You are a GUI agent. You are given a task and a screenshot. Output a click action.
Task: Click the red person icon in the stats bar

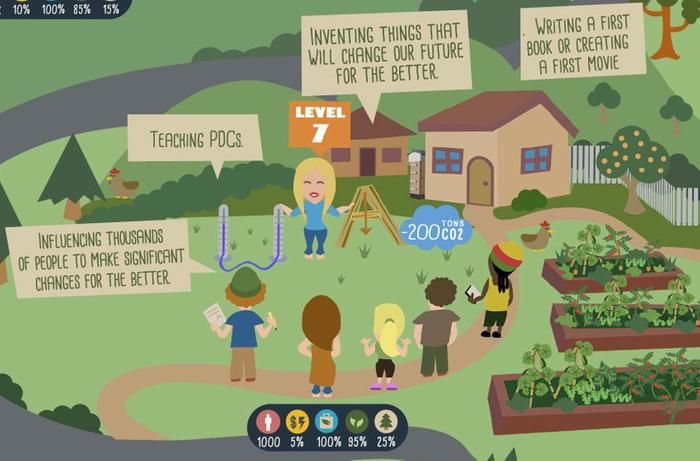tap(267, 421)
